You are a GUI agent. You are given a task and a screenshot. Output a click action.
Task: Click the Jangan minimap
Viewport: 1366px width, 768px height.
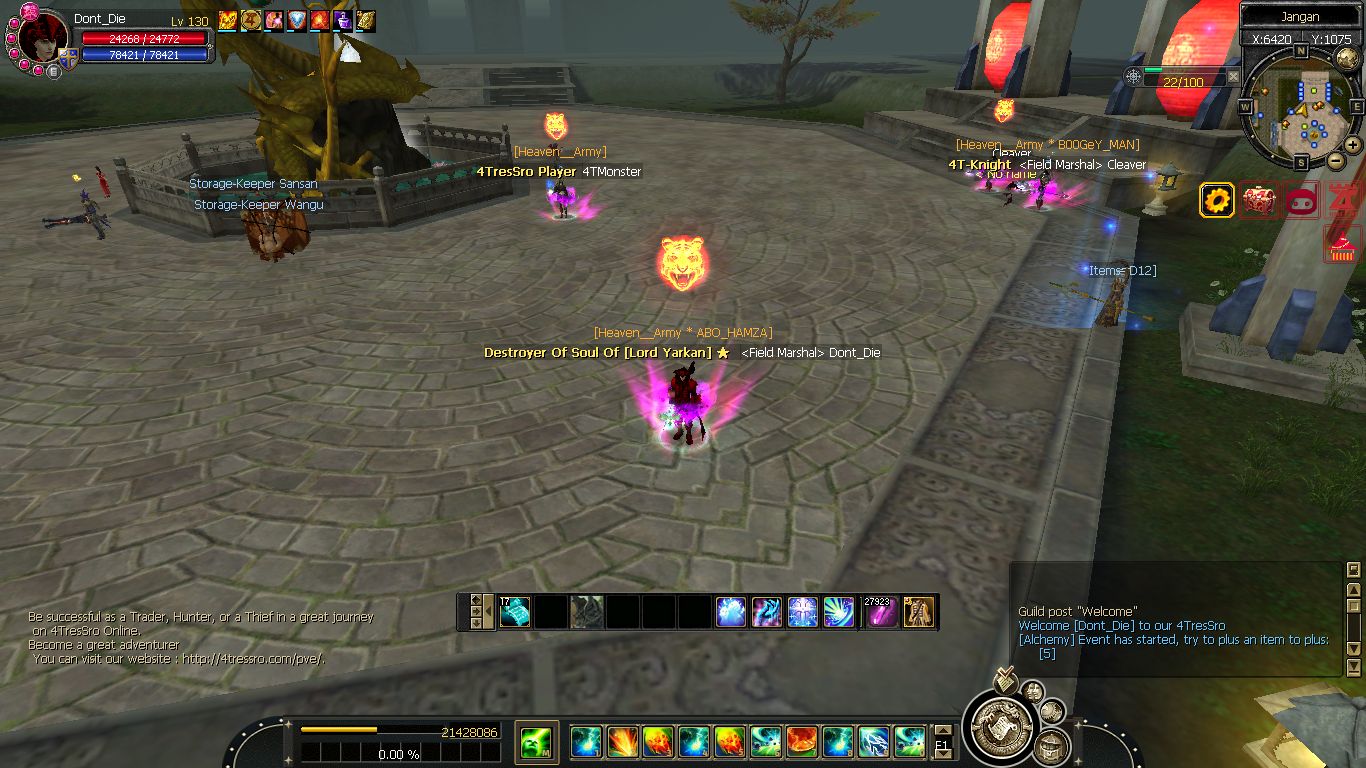[x=1300, y=107]
